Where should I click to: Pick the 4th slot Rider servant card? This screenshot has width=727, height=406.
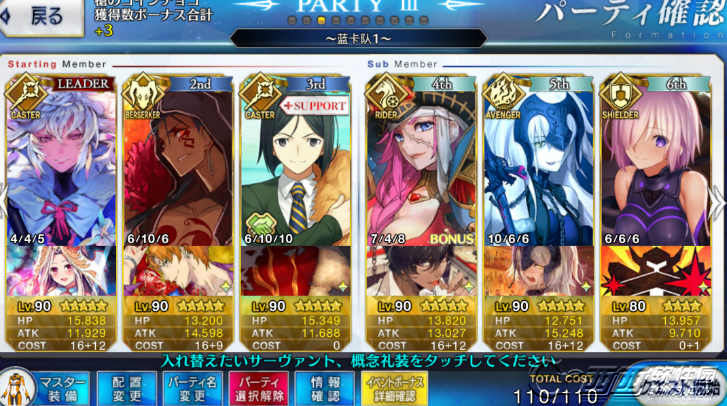point(420,165)
